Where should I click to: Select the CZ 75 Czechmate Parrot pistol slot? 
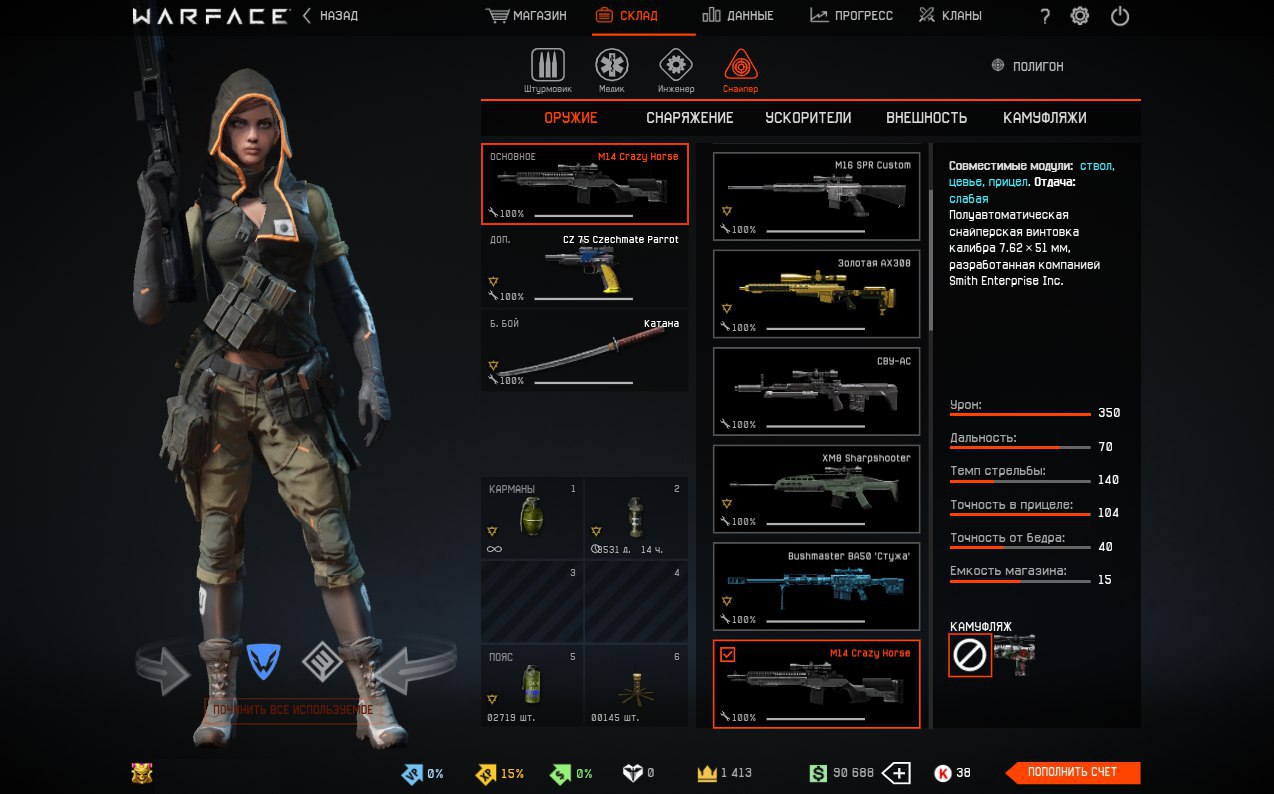point(585,267)
